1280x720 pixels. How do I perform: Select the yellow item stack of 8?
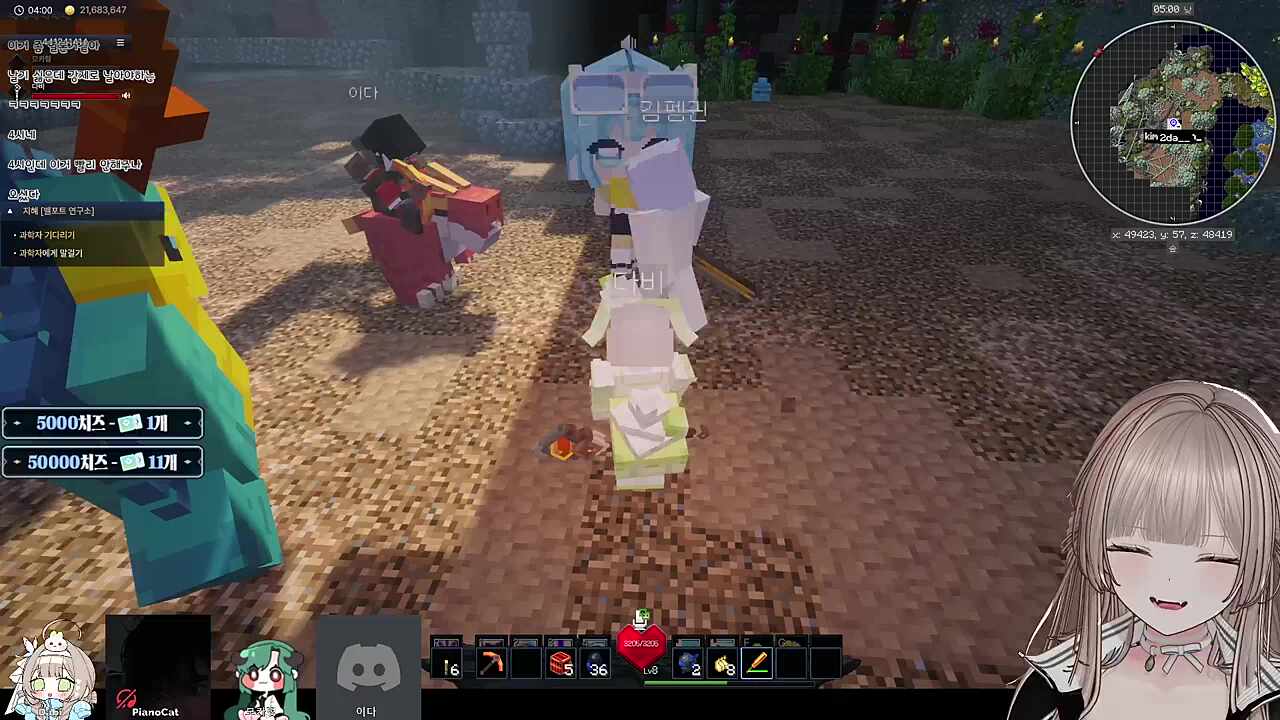723,663
